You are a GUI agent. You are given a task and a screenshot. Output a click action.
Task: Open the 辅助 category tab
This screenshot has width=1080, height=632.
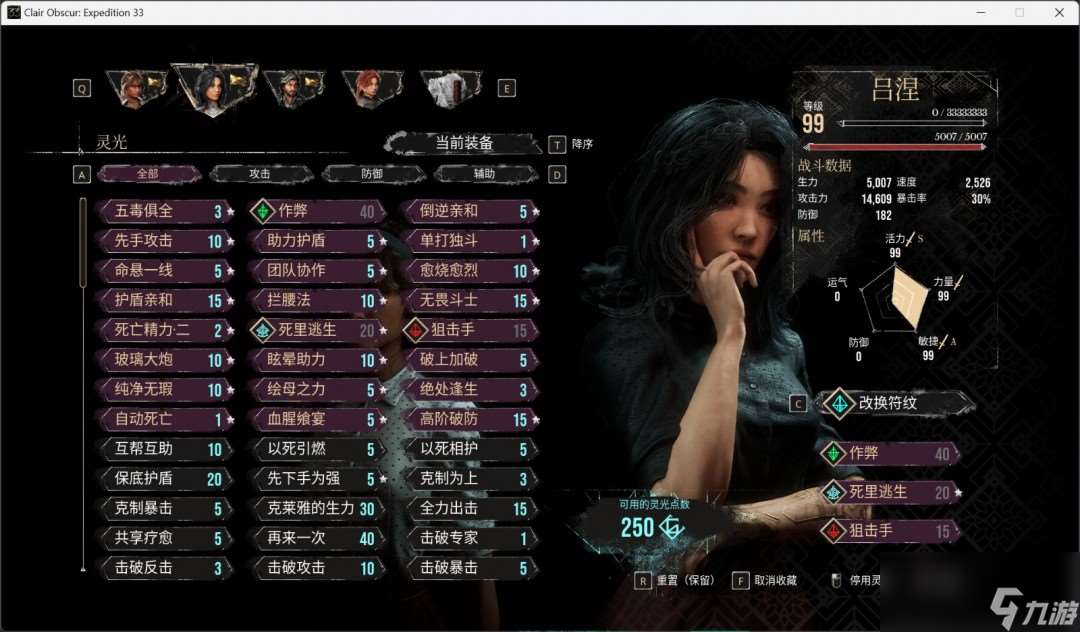click(484, 174)
